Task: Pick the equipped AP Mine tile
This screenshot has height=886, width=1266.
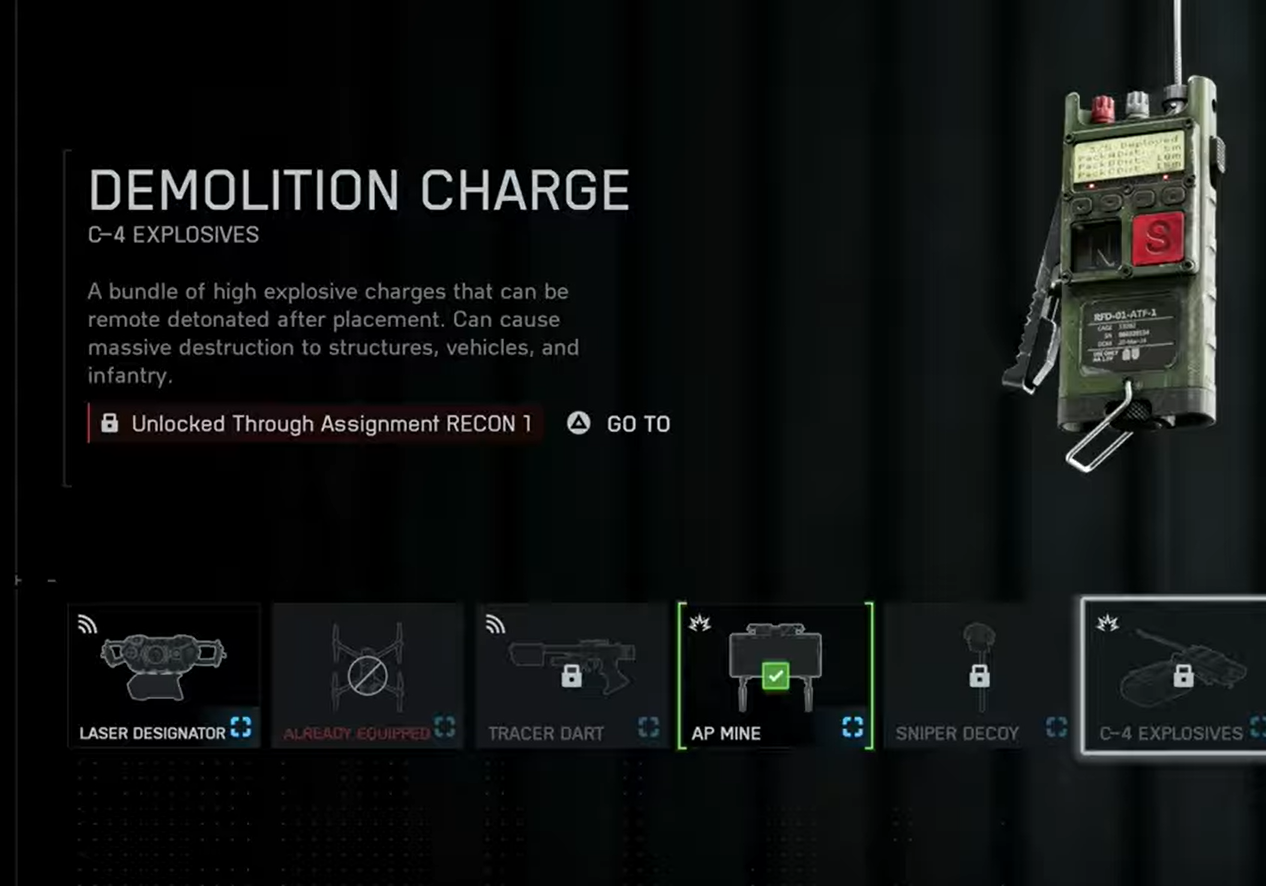Action: coord(775,675)
